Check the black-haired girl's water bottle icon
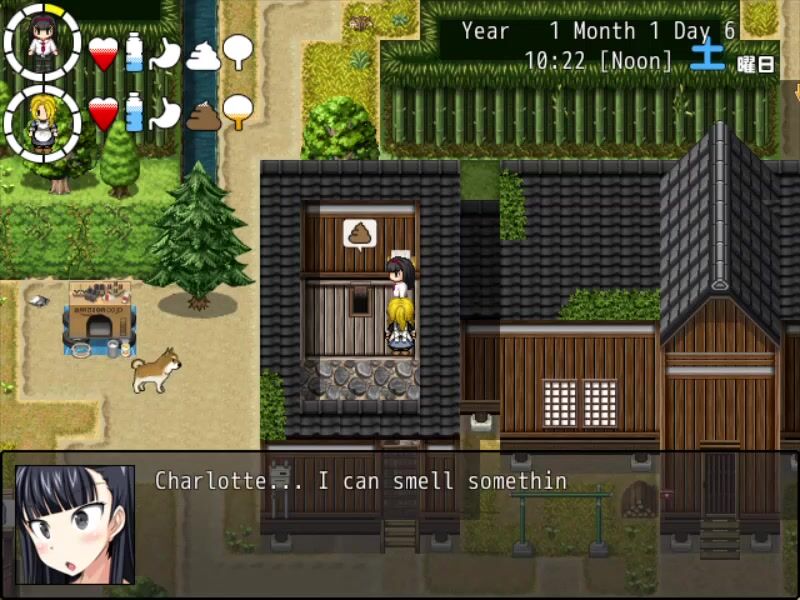The height and width of the screenshot is (600, 800). [134, 52]
